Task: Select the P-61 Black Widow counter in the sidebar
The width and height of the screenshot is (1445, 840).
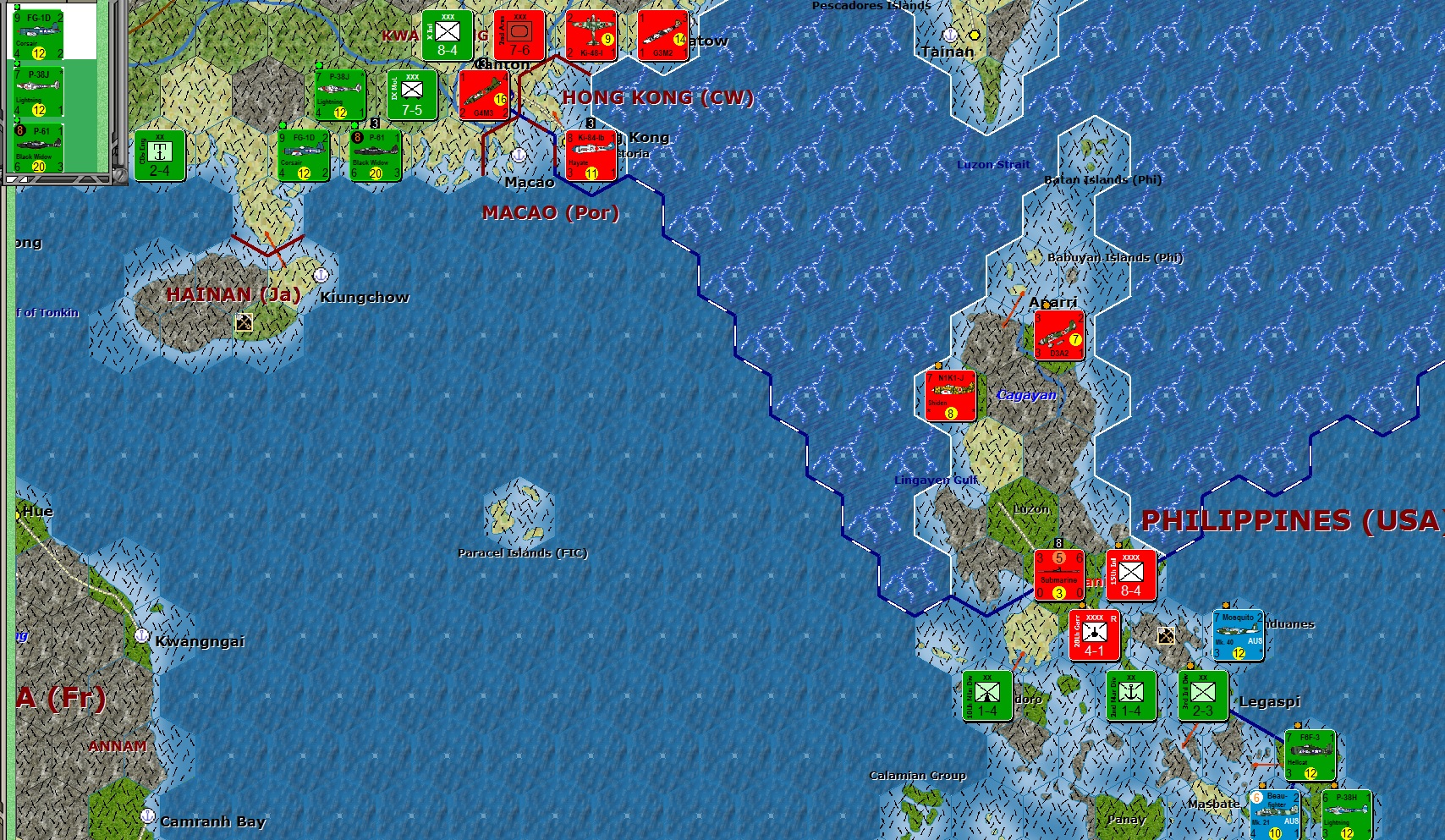Action: tap(36, 148)
